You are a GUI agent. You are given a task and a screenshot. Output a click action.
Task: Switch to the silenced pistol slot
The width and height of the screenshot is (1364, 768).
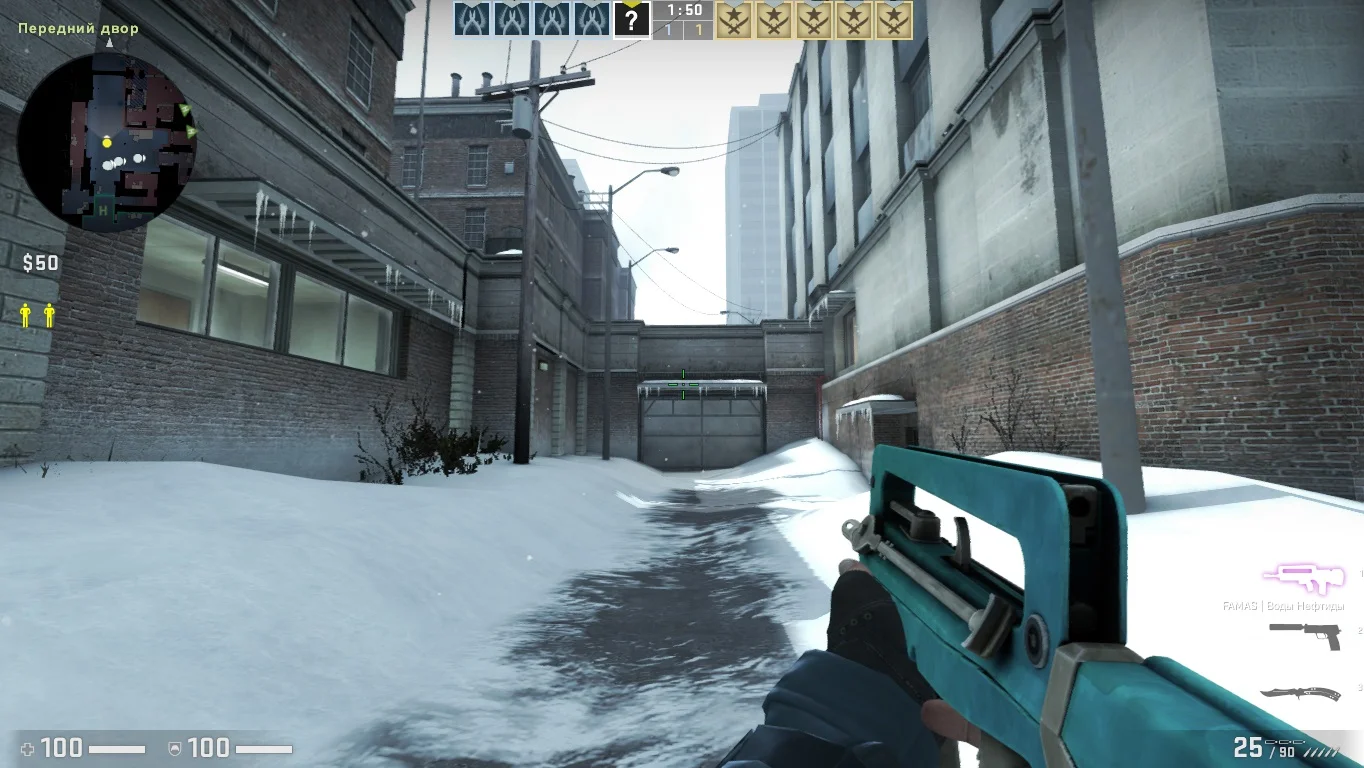pyautogui.click(x=1304, y=634)
